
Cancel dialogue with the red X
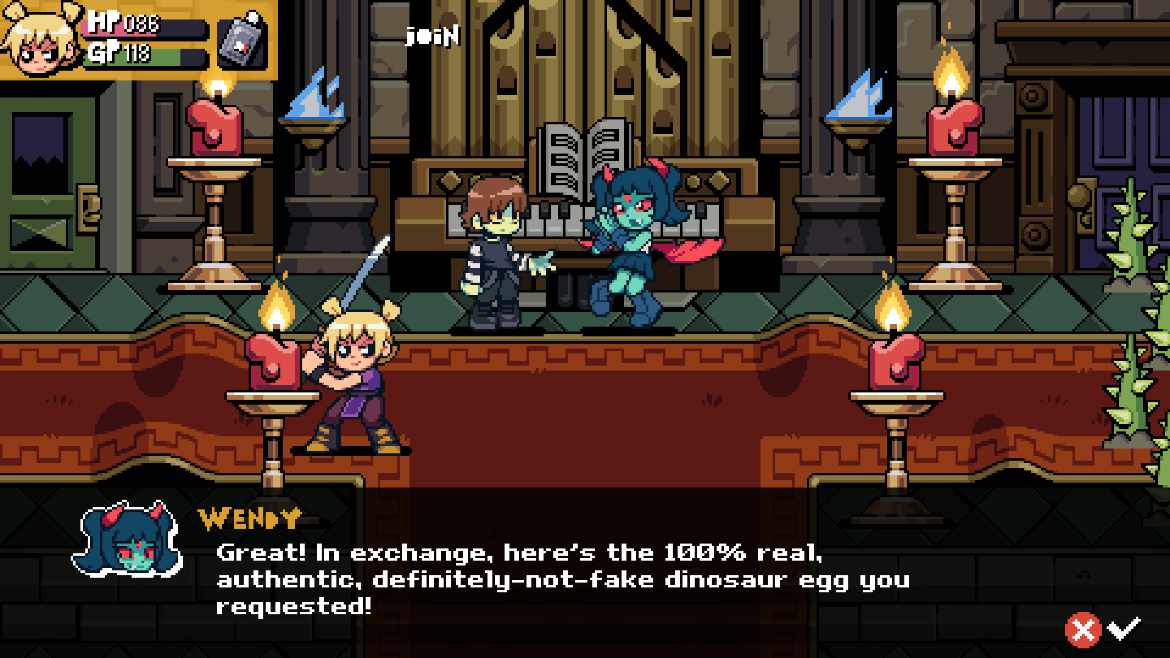tap(1082, 629)
